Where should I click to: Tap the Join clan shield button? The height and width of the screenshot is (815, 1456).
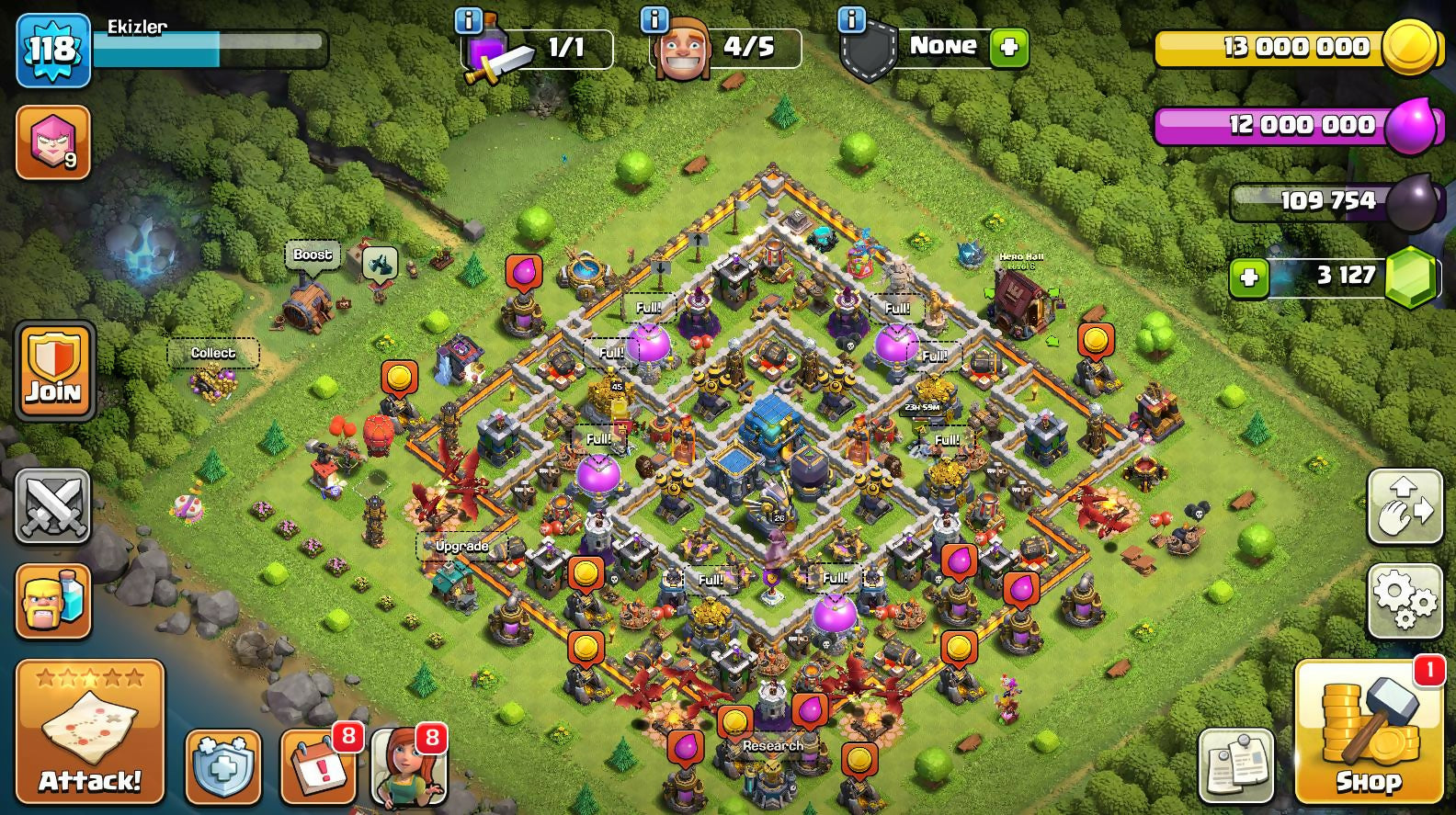pyautogui.click(x=54, y=370)
